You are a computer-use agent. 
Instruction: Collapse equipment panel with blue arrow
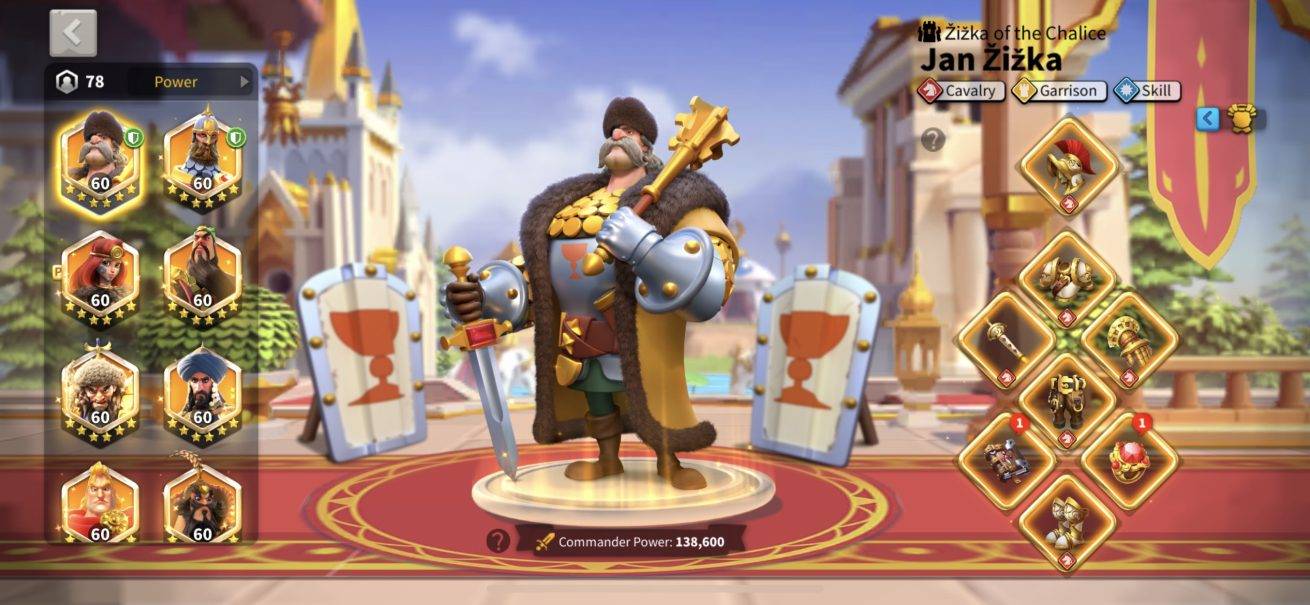pyautogui.click(x=1208, y=119)
